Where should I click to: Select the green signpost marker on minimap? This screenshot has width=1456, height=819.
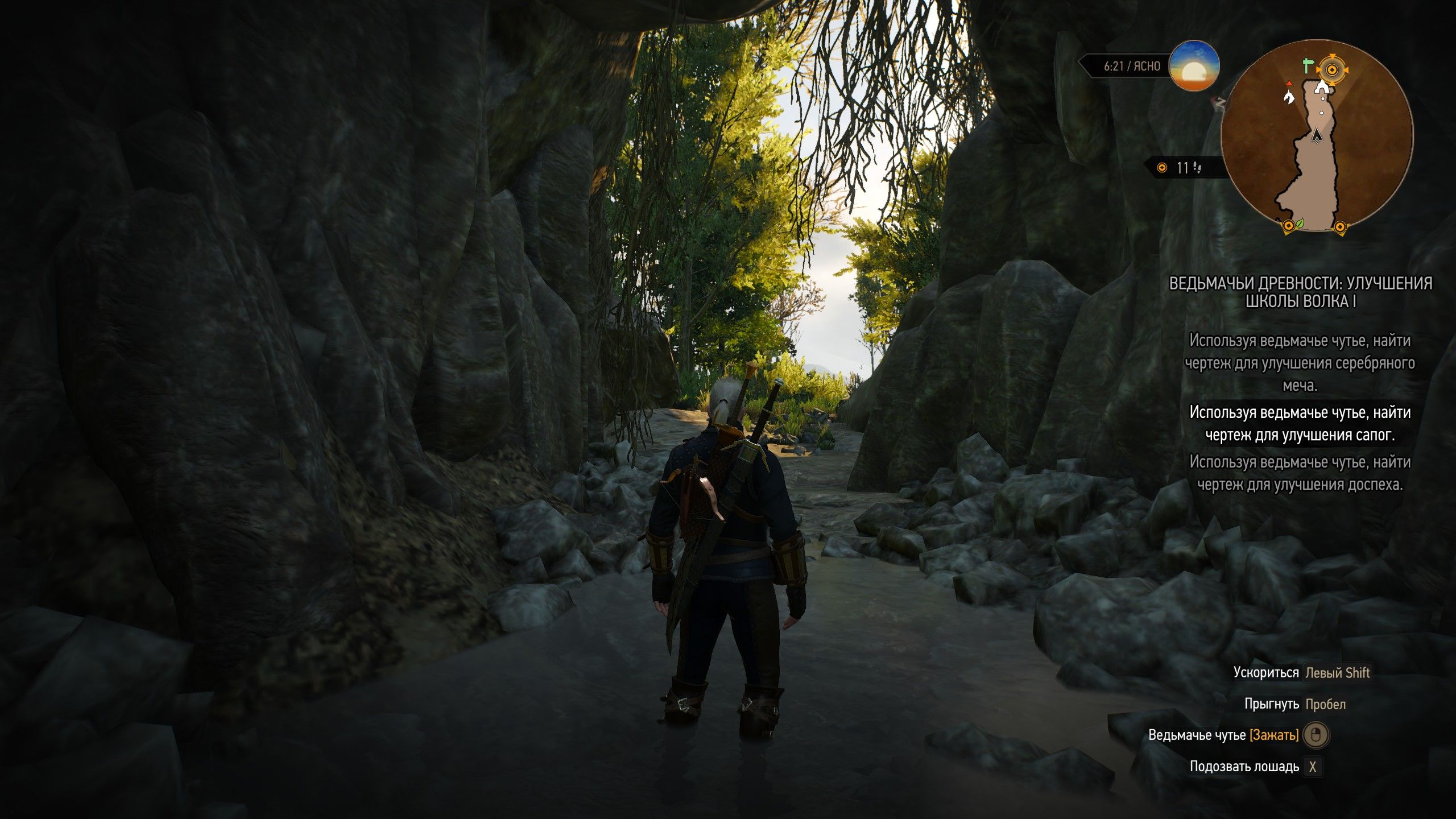point(1308,66)
